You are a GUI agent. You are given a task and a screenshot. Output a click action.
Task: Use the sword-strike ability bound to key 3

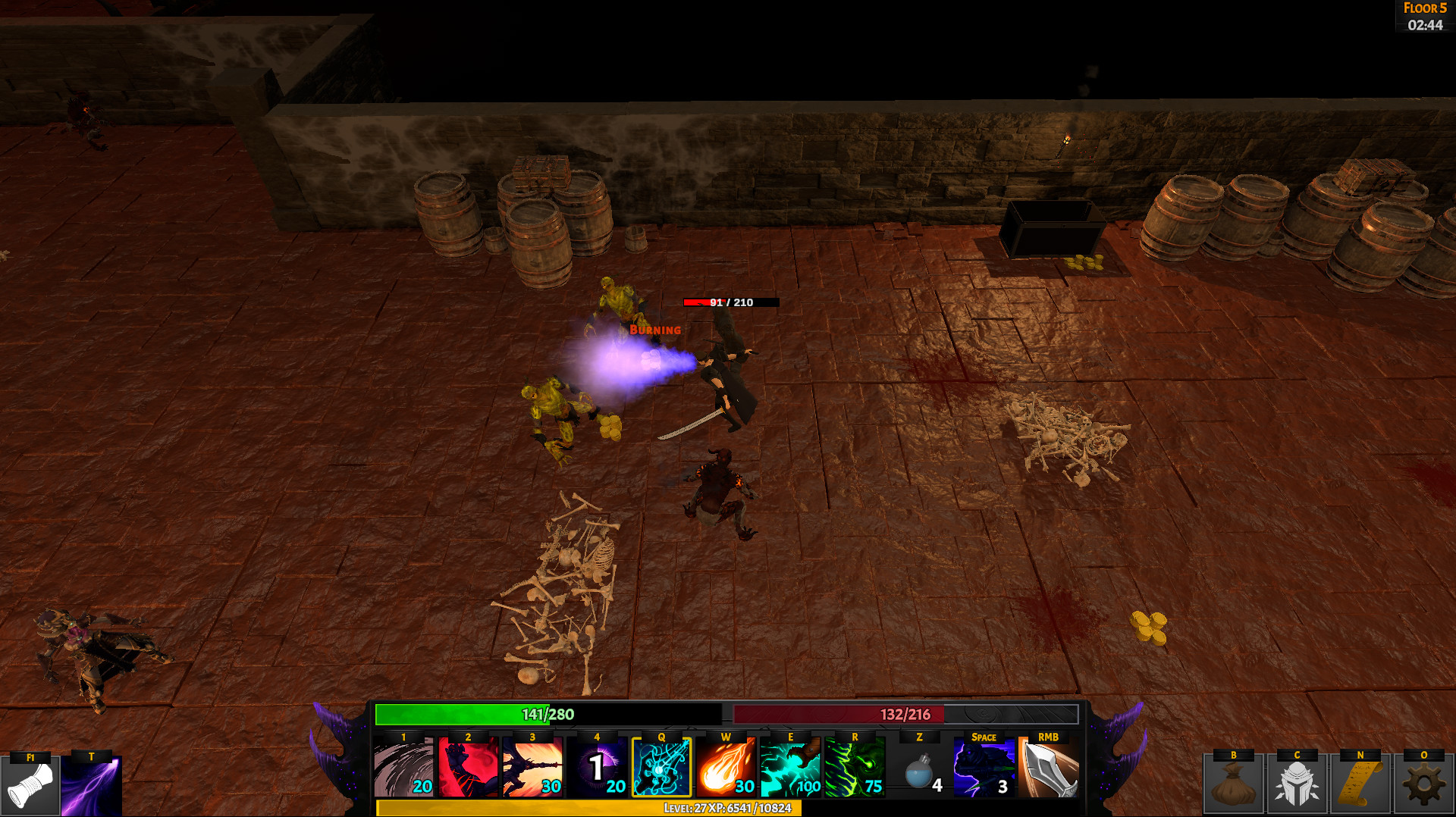coord(532,768)
